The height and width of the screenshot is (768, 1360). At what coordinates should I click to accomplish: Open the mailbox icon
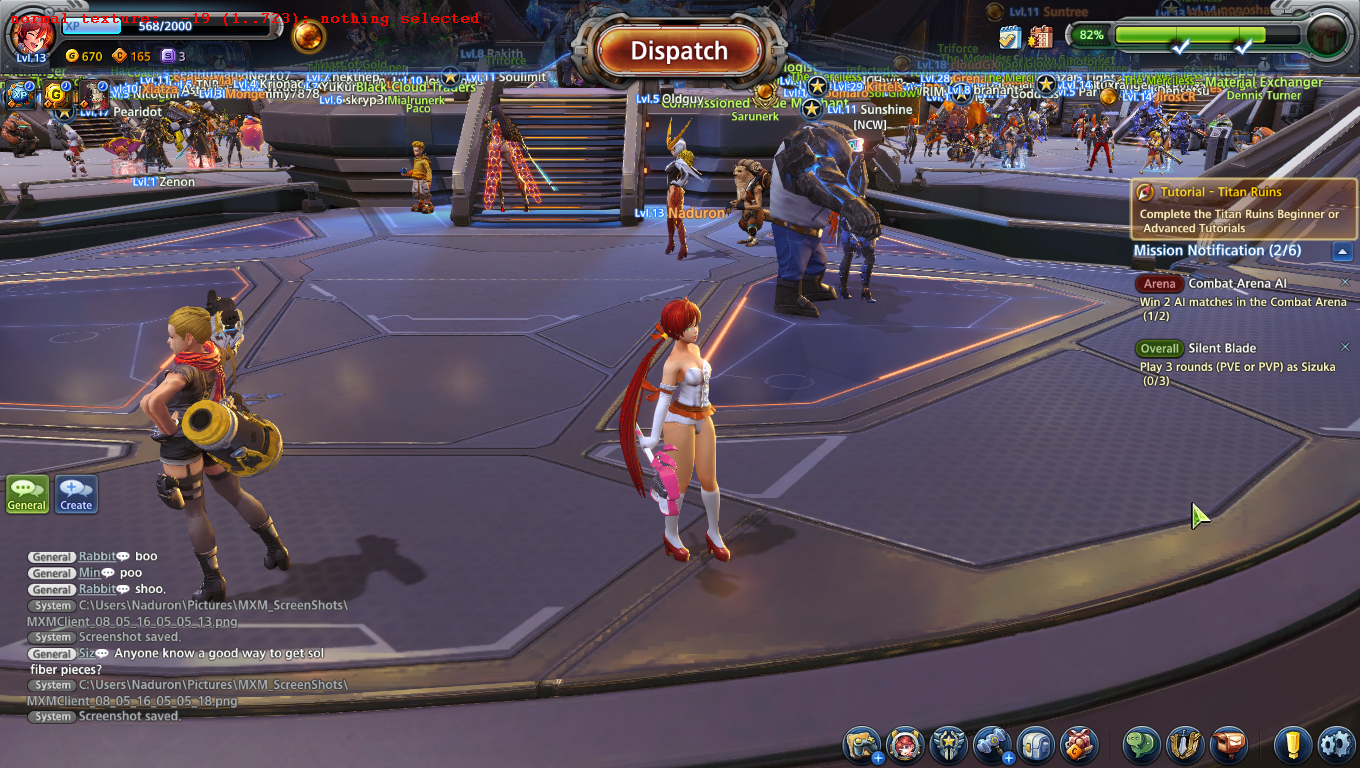[1229, 745]
